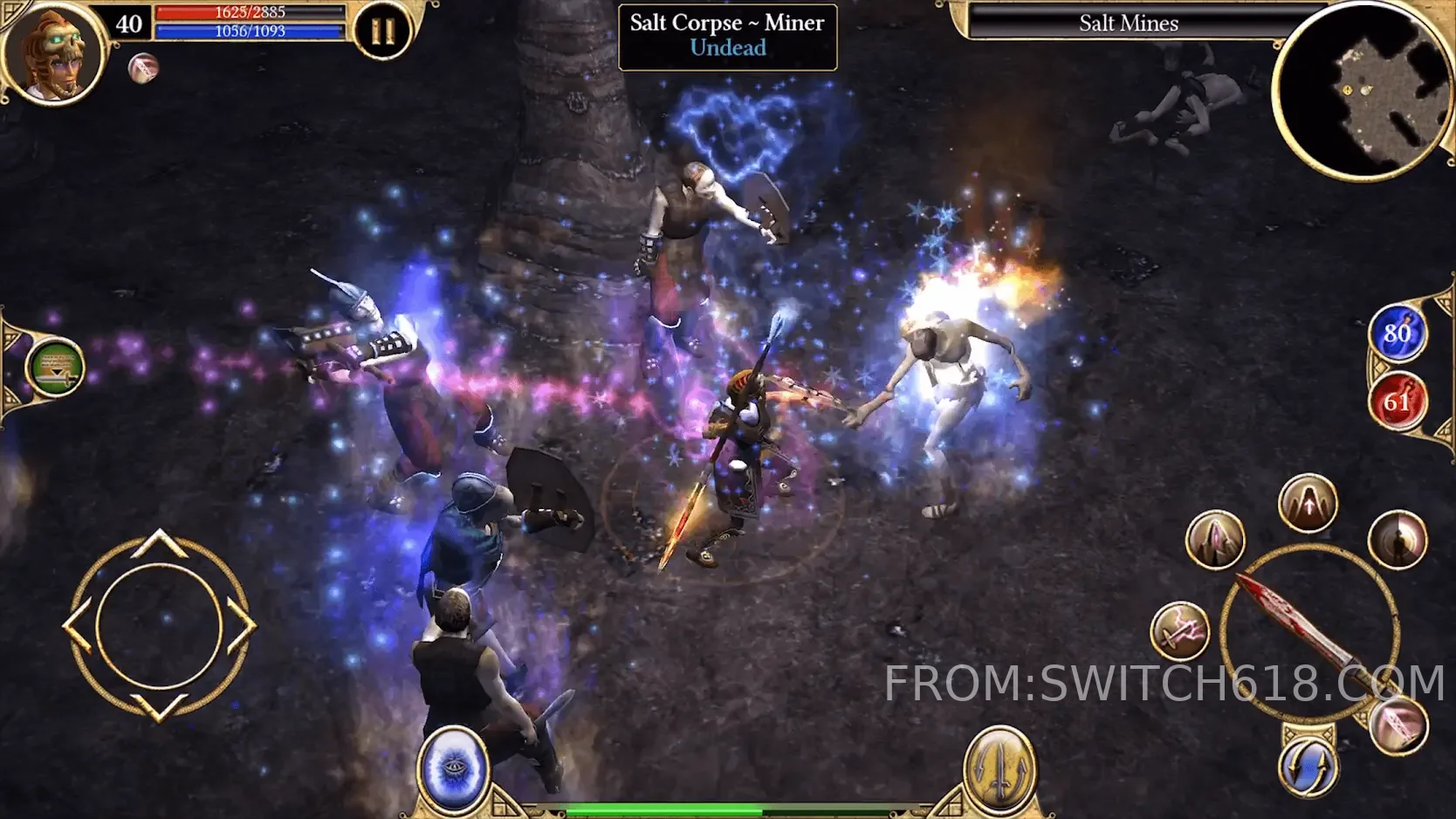
Task: Use the red health potion
Action: pyautogui.click(x=1397, y=402)
